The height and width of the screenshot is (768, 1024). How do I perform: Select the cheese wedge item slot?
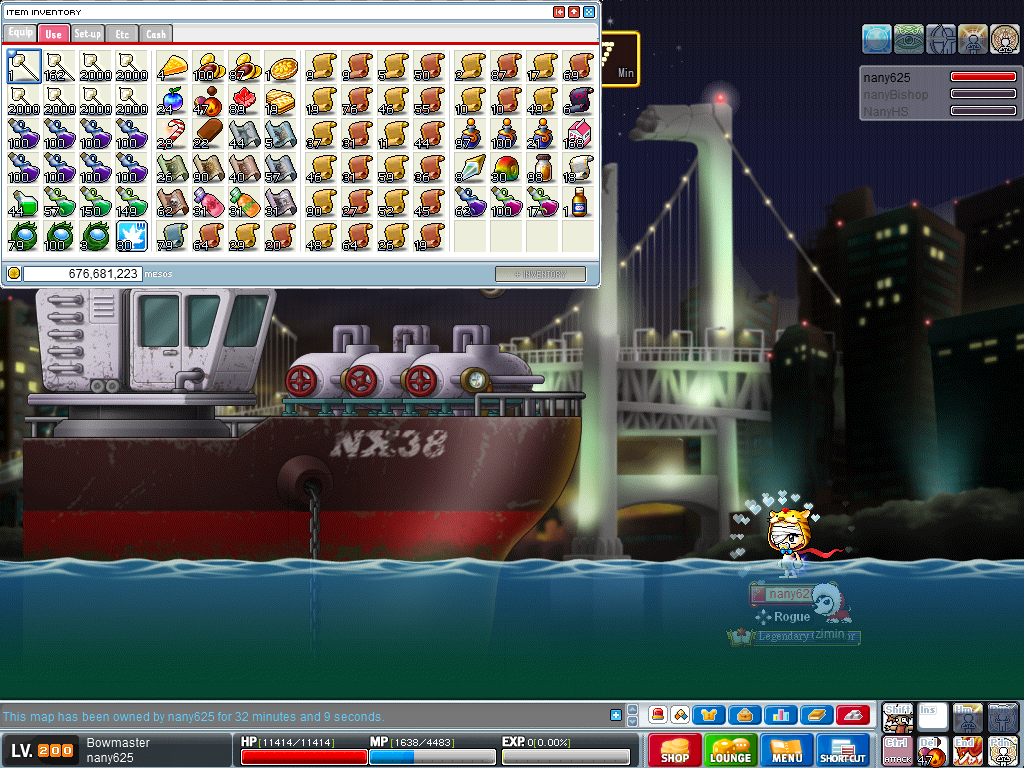pos(173,66)
